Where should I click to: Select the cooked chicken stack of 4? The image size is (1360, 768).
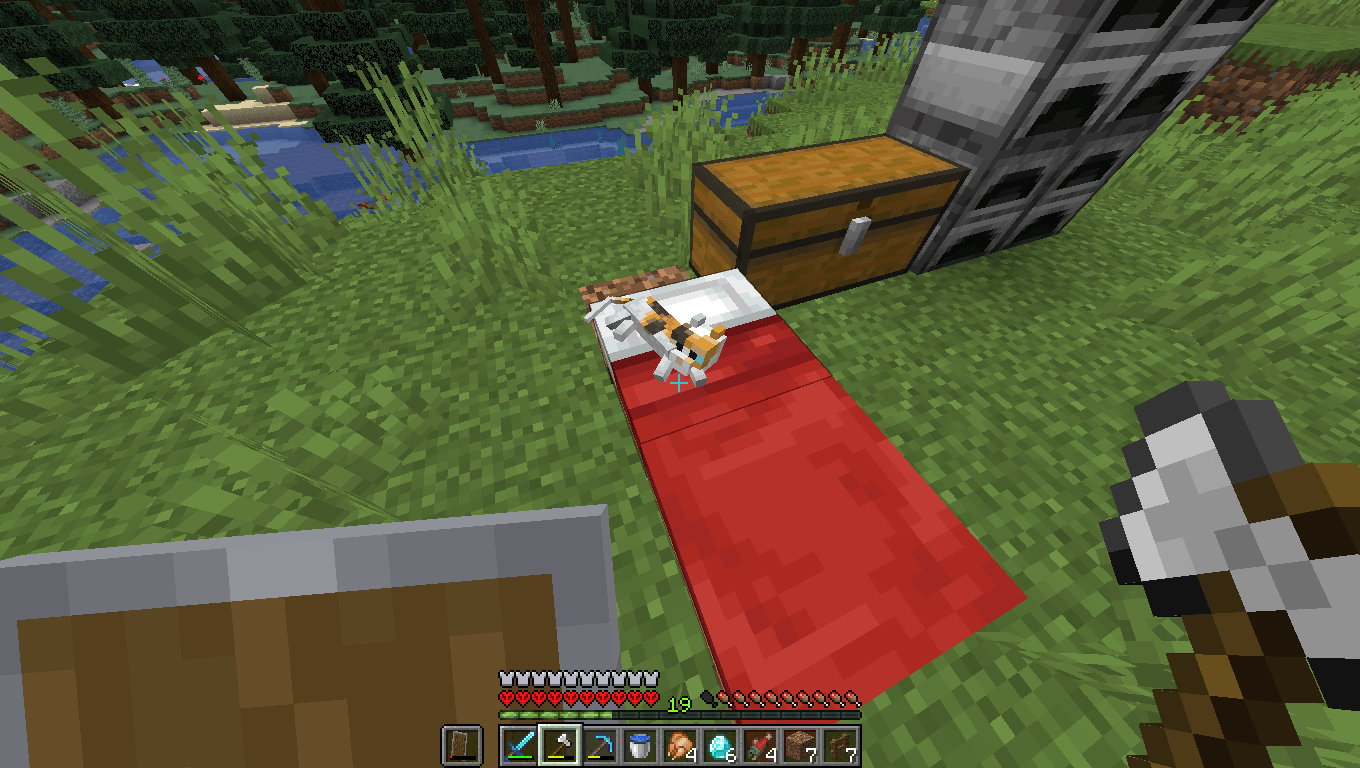tap(680, 744)
